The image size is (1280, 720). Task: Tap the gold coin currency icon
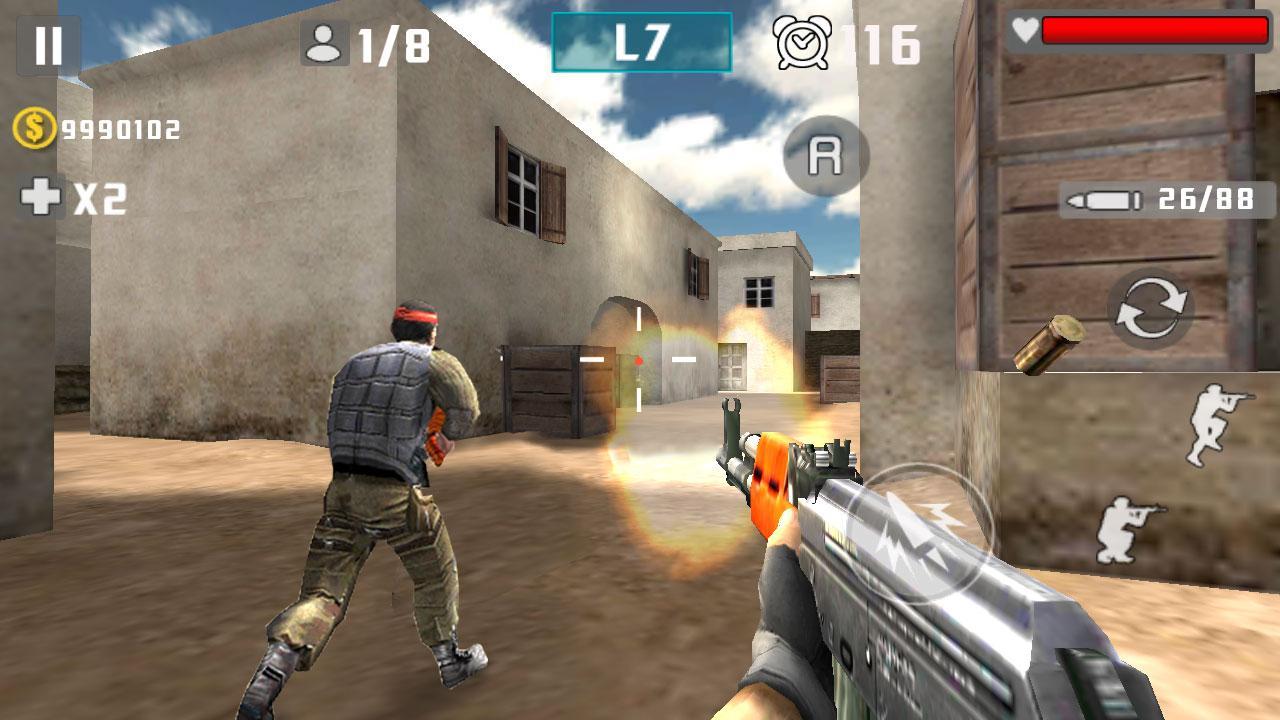click(x=30, y=127)
